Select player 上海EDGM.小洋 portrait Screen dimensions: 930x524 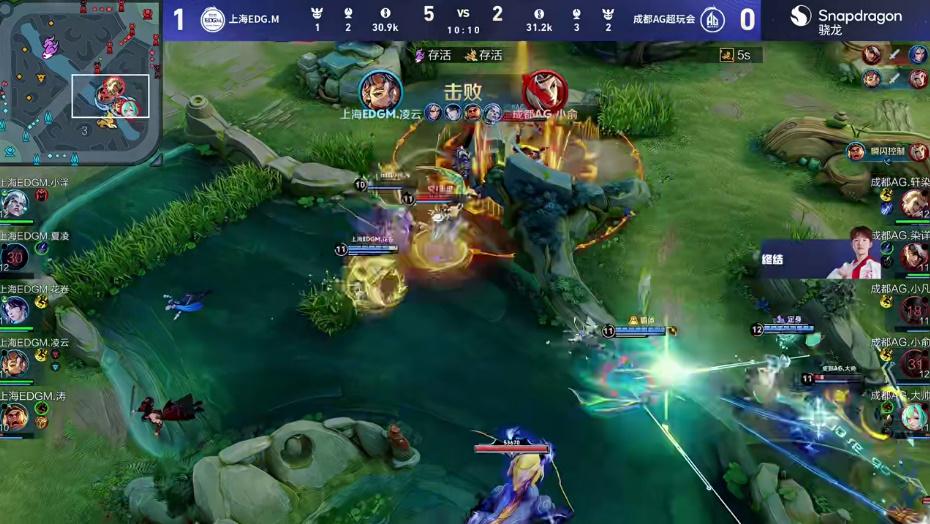[x=14, y=205]
